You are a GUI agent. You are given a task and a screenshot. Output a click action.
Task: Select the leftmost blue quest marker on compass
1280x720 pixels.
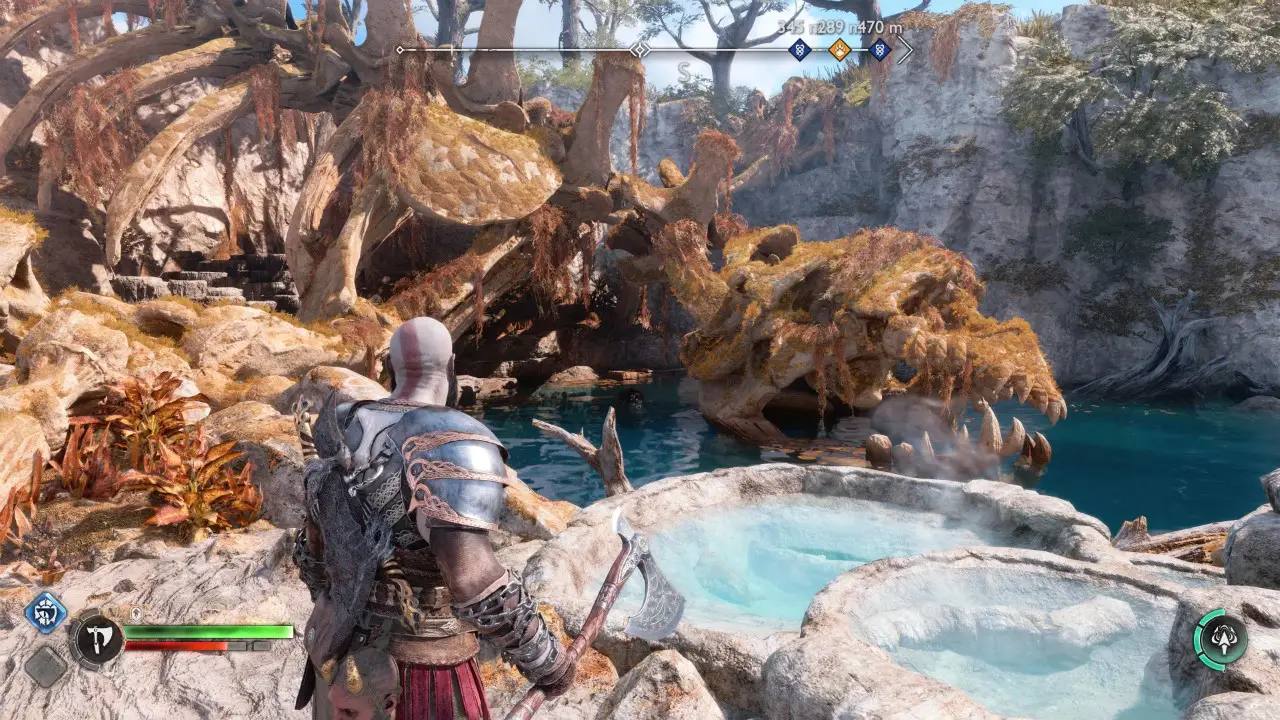(x=799, y=48)
